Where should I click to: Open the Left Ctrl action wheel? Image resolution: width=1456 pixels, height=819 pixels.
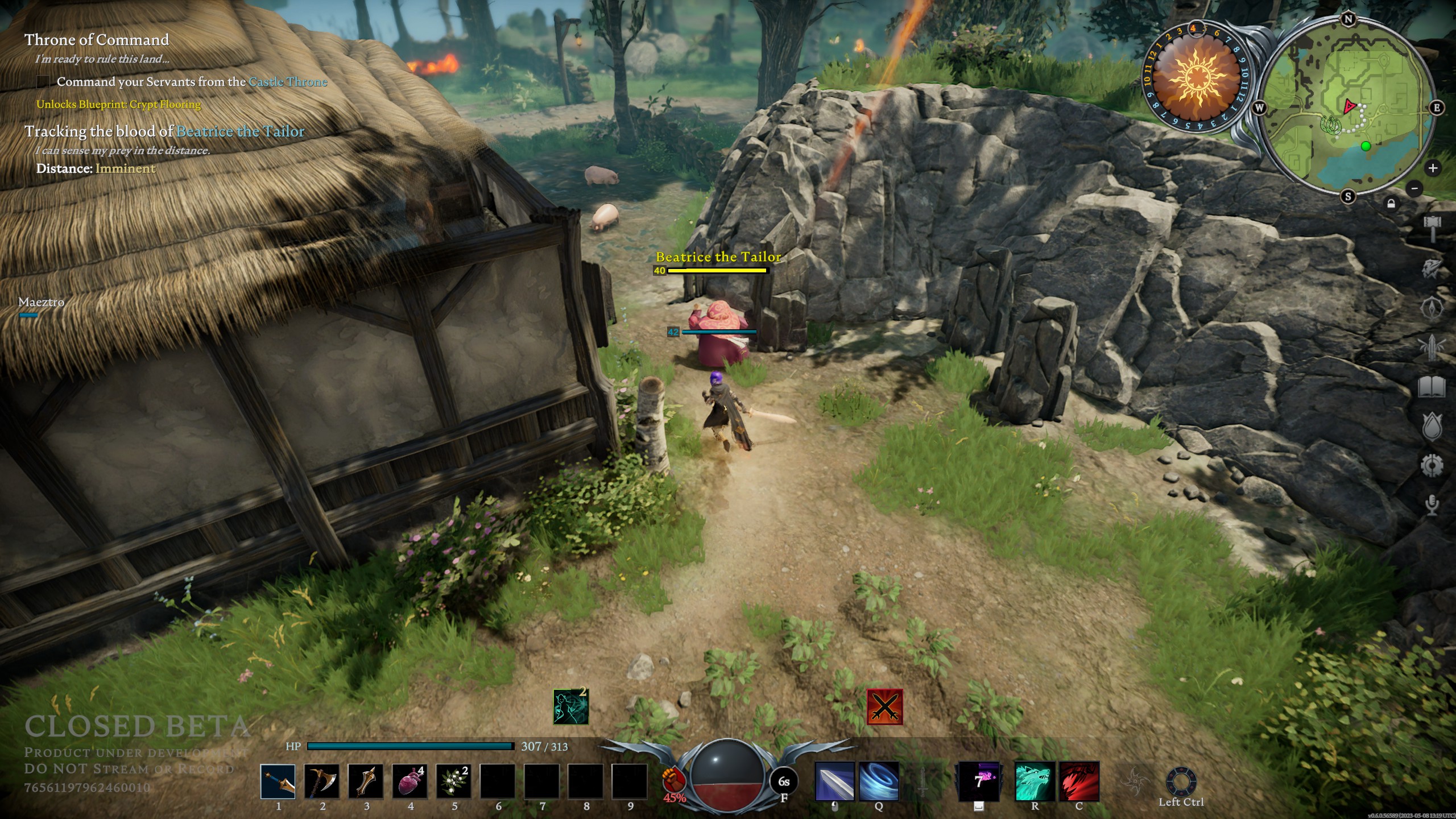(1181, 783)
